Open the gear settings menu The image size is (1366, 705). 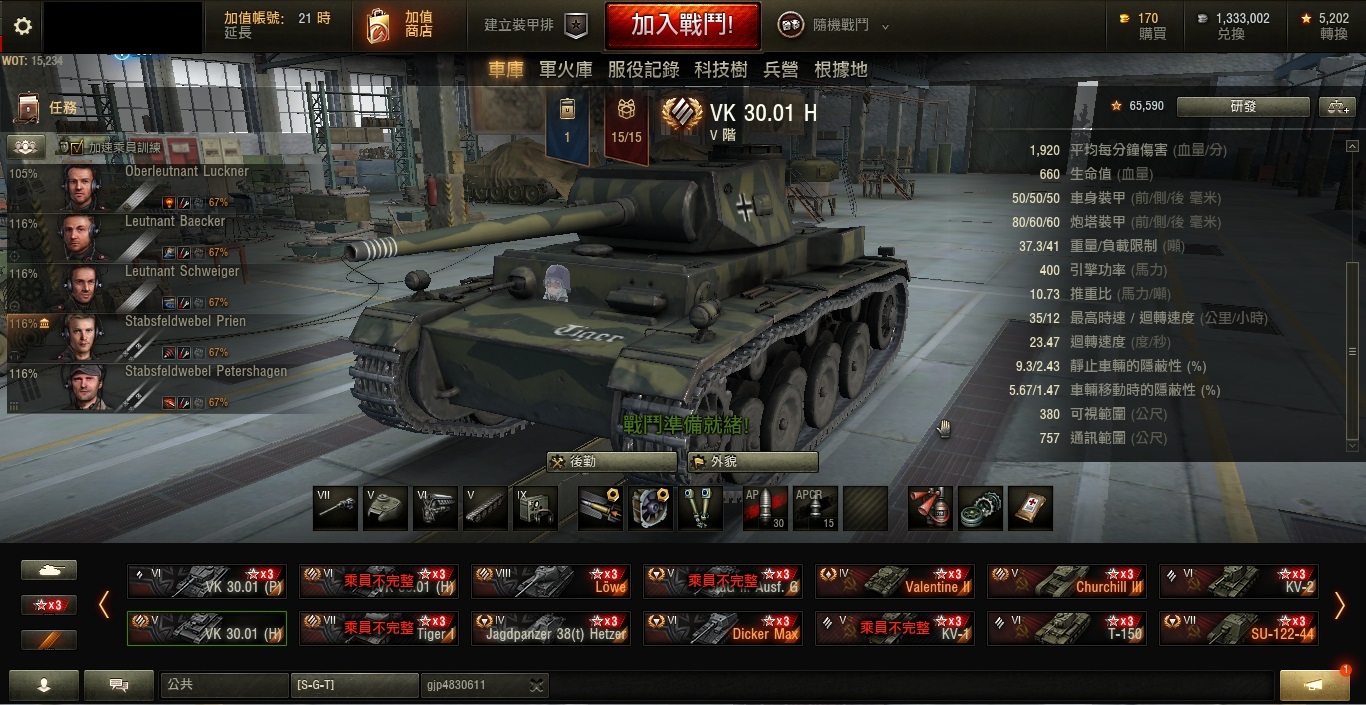pos(22,26)
